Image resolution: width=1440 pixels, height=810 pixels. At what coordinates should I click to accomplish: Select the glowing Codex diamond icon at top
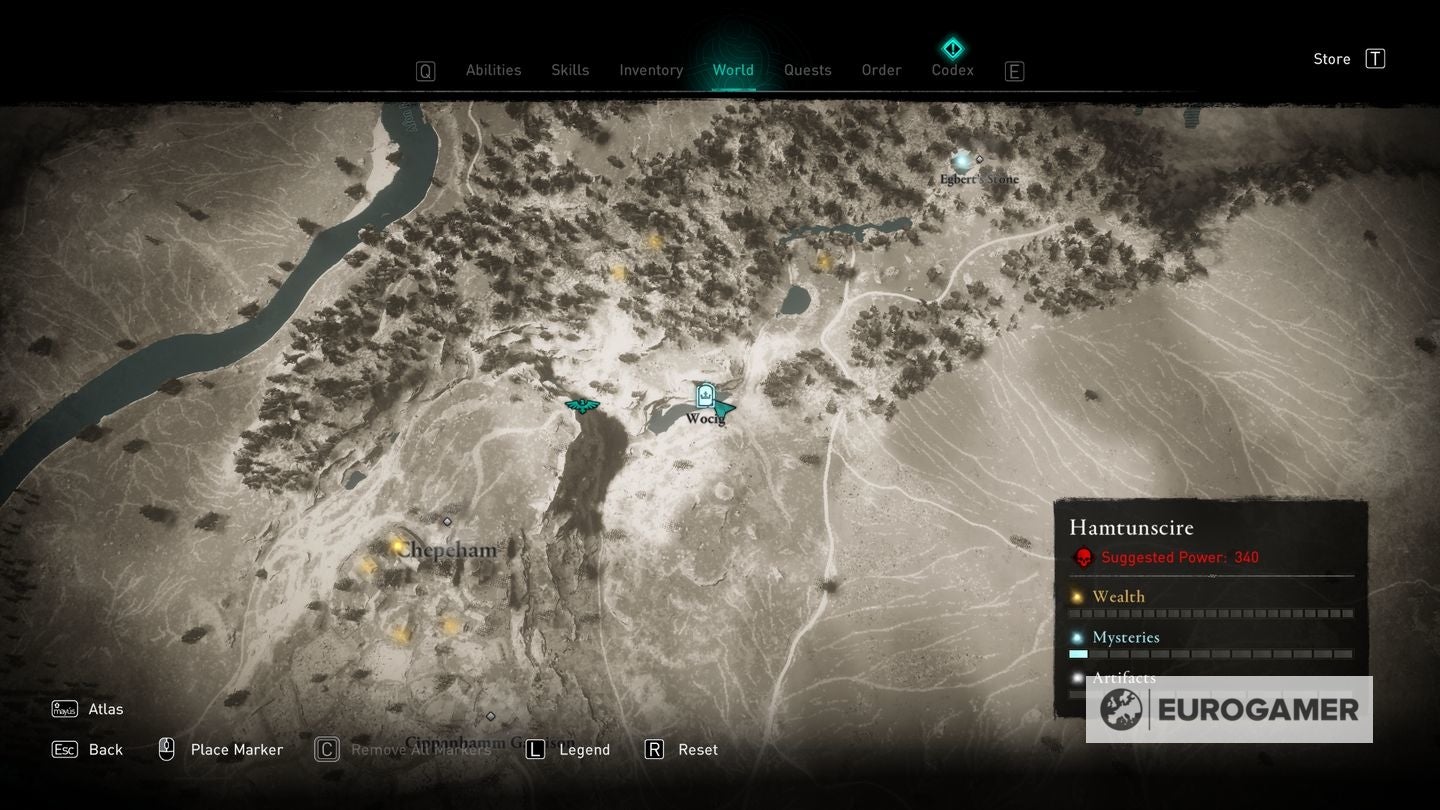click(952, 47)
